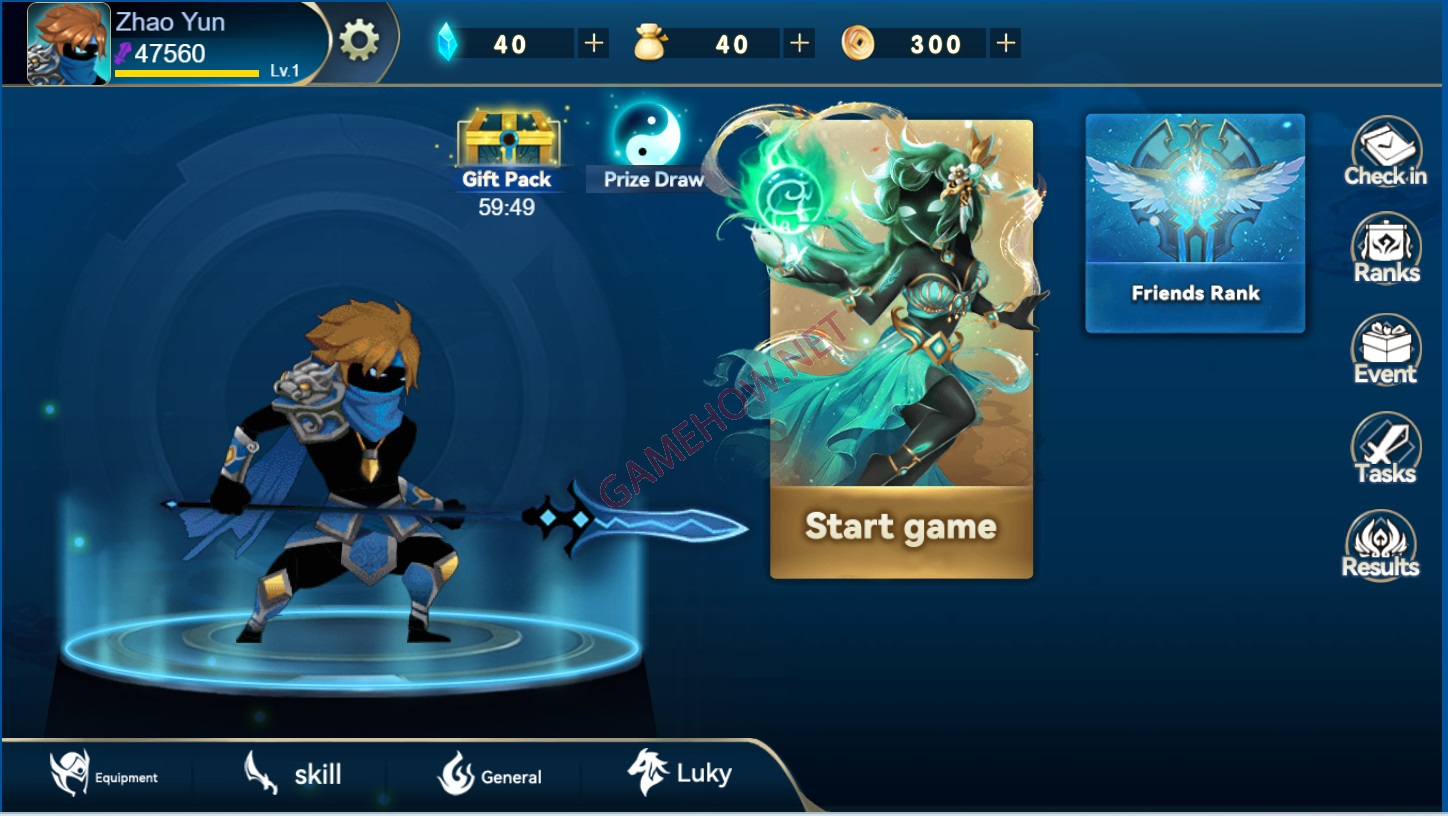This screenshot has height=816, width=1448.
Task: Open the Tasks list
Action: tap(1384, 450)
